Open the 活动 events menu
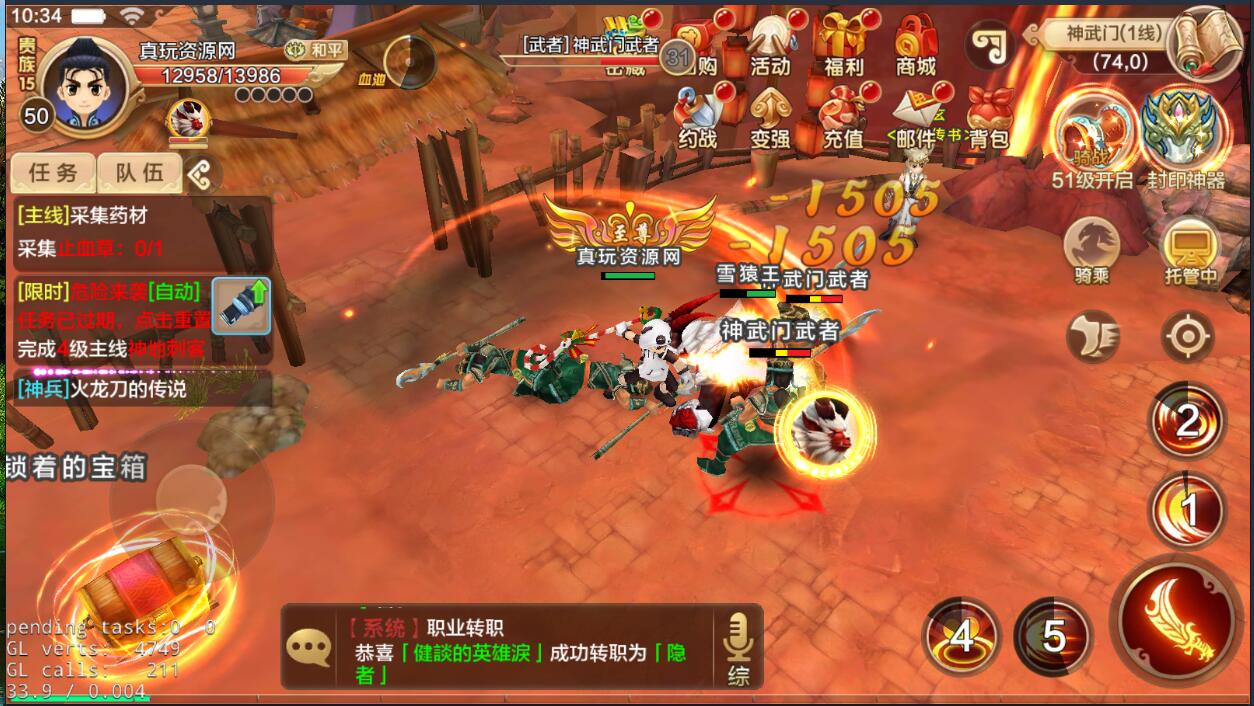This screenshot has height=706, width=1254. tap(770, 46)
